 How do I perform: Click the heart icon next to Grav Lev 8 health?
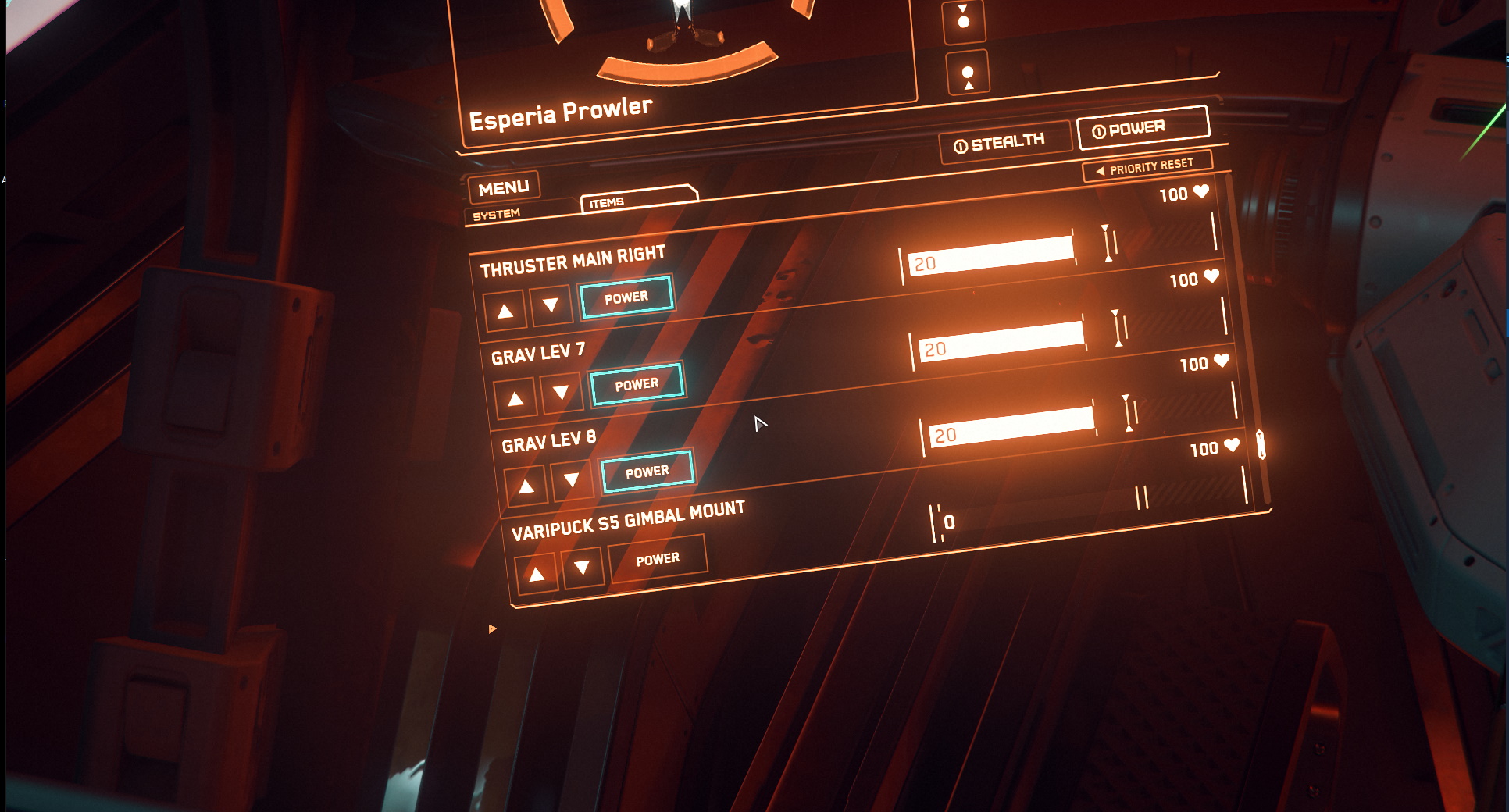(1233, 446)
